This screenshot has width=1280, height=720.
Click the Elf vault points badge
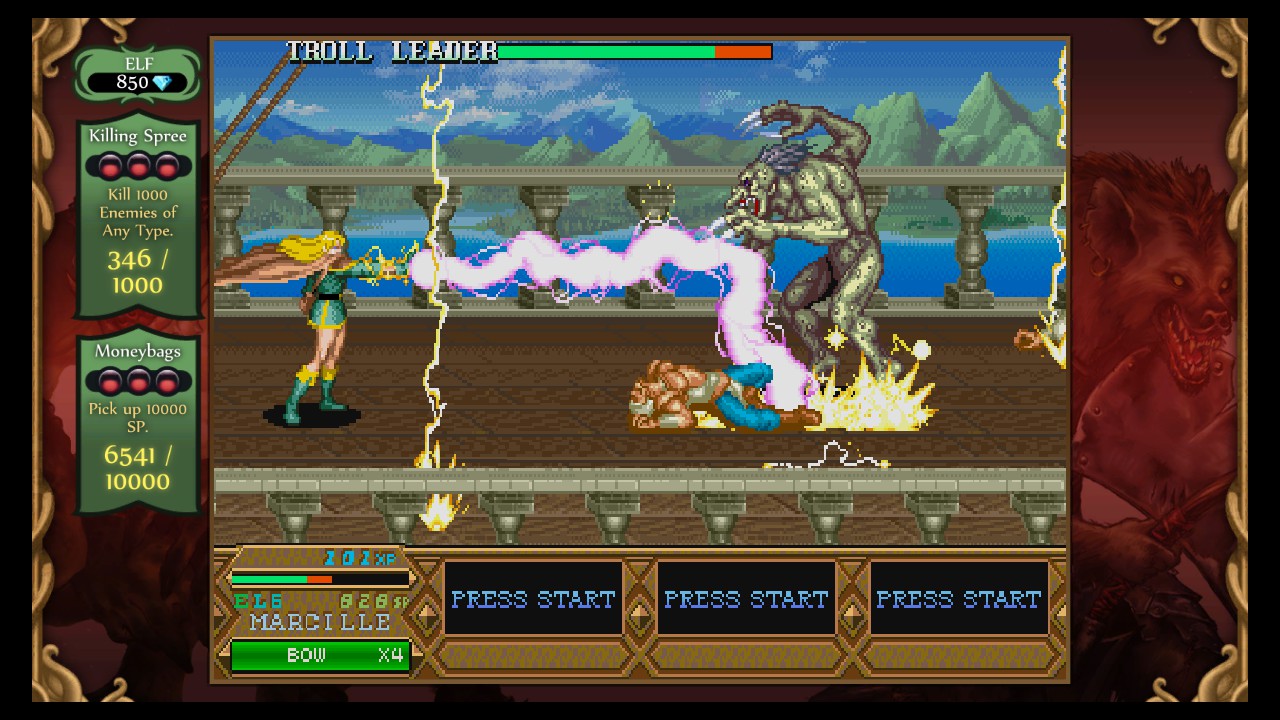click(x=138, y=75)
